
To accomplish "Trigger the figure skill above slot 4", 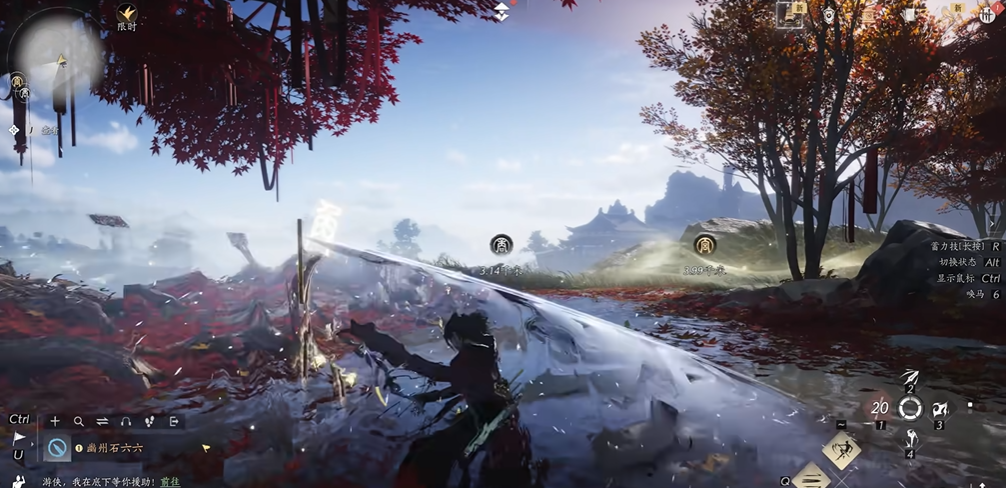I will coord(911,438).
